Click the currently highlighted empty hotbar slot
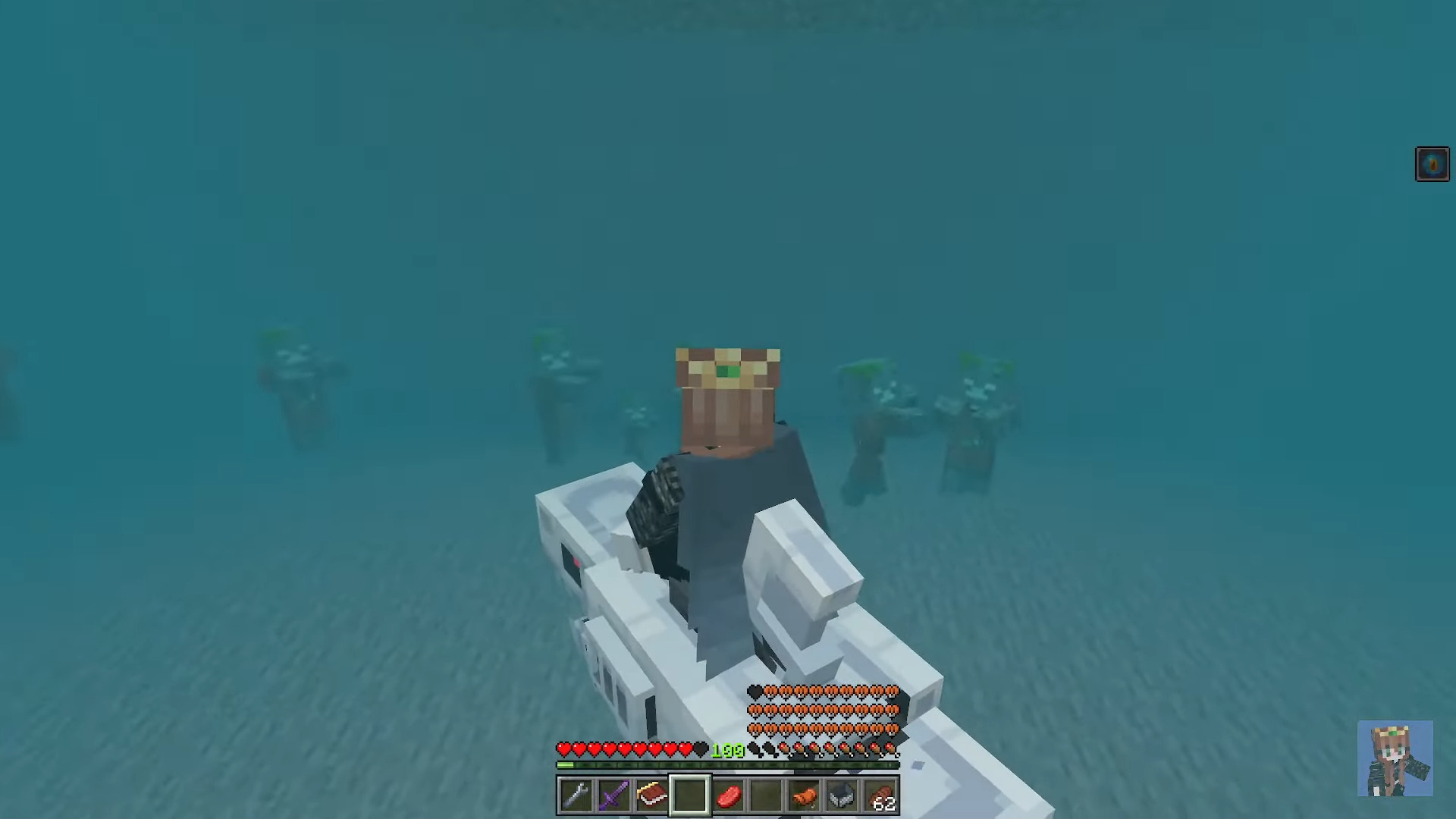The image size is (1456, 819). coord(690,795)
